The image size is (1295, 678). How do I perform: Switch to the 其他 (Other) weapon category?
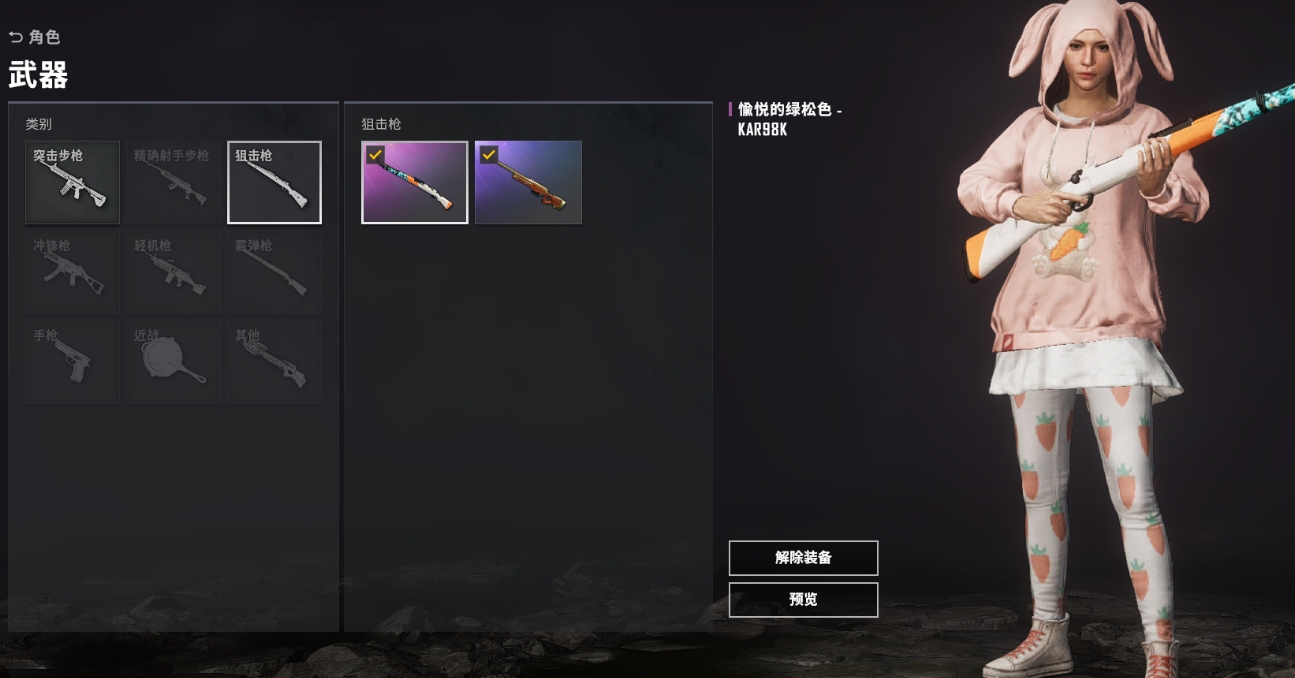tap(275, 362)
